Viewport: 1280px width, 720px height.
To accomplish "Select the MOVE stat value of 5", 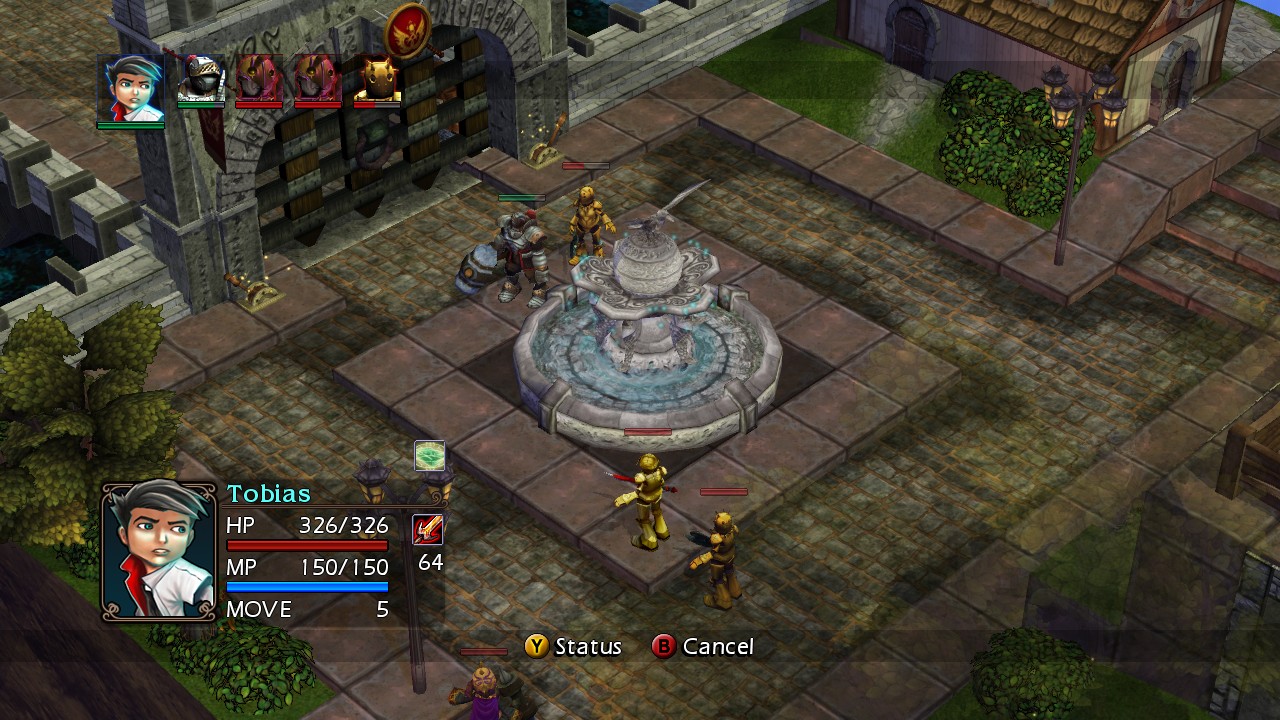I will (381, 609).
